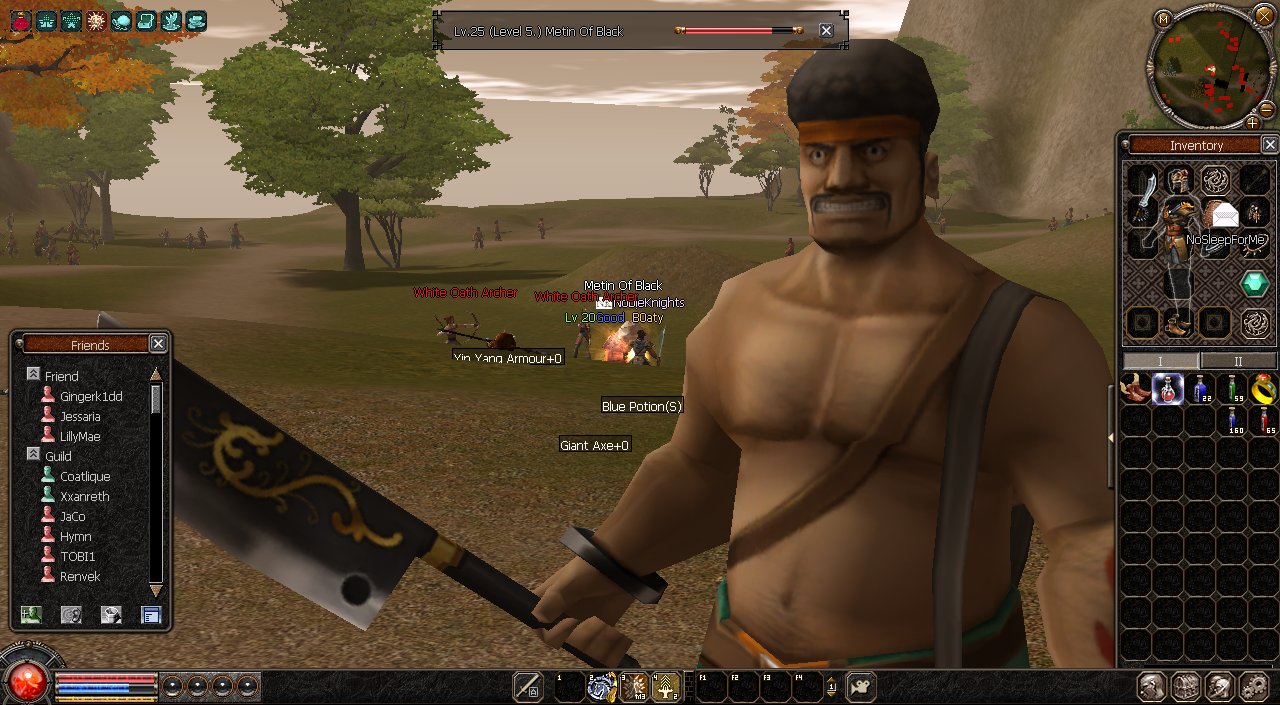Open the system options gear menu
Screen dimensions: 1280x705
[x=1253, y=686]
